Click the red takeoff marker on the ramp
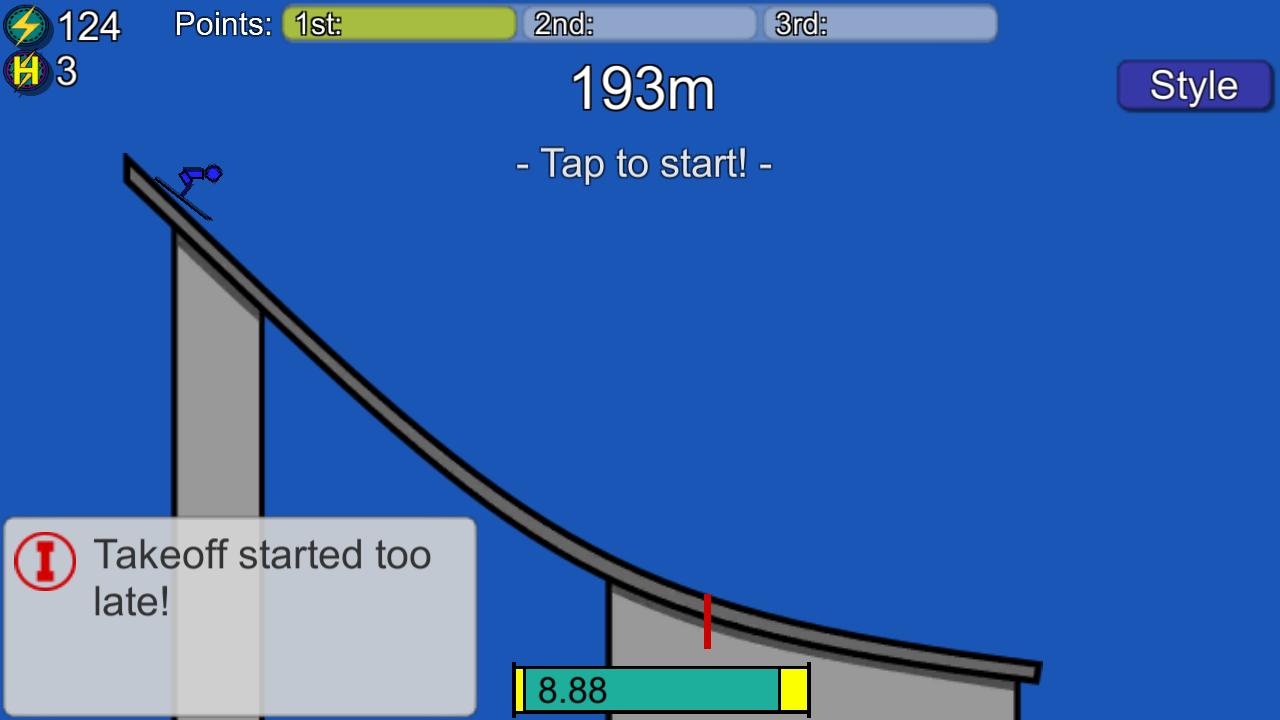This screenshot has height=720, width=1280. click(x=708, y=622)
